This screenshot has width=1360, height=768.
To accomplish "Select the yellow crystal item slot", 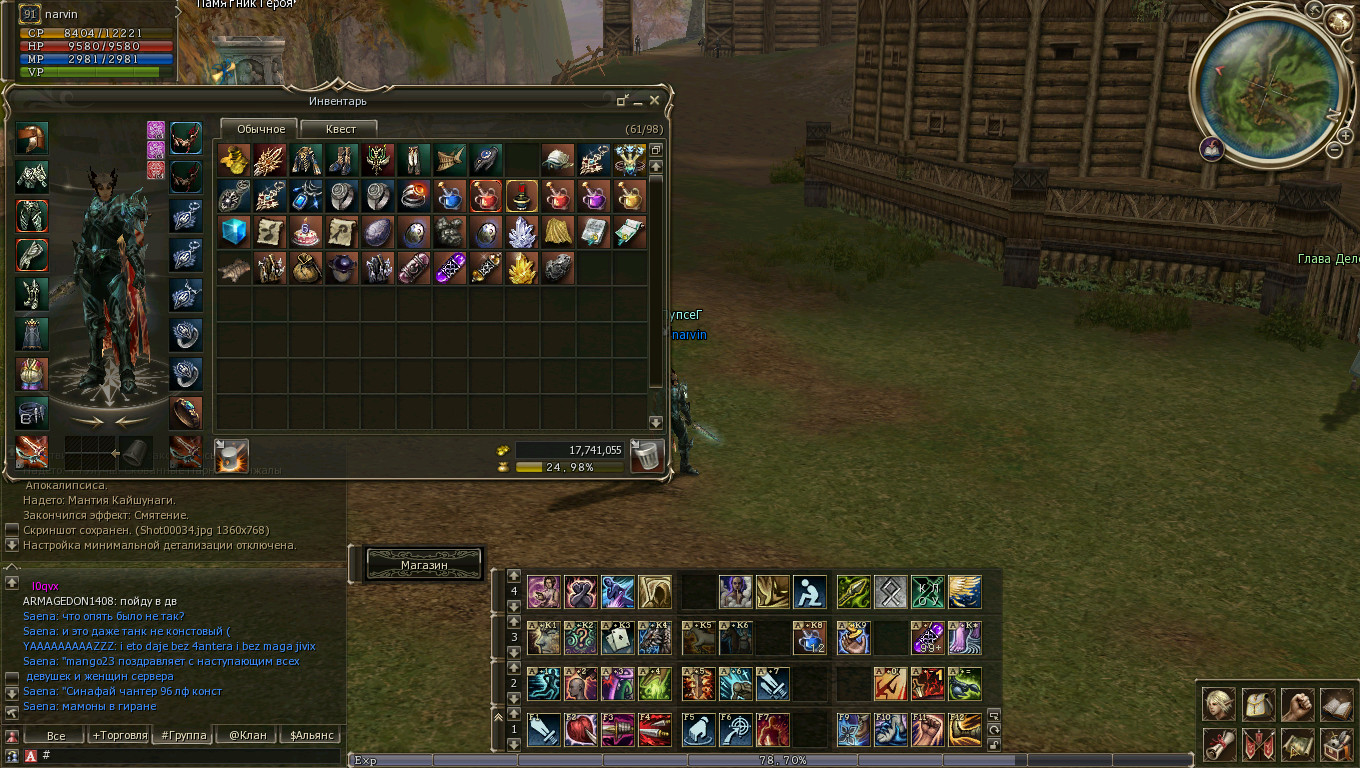I will (522, 269).
